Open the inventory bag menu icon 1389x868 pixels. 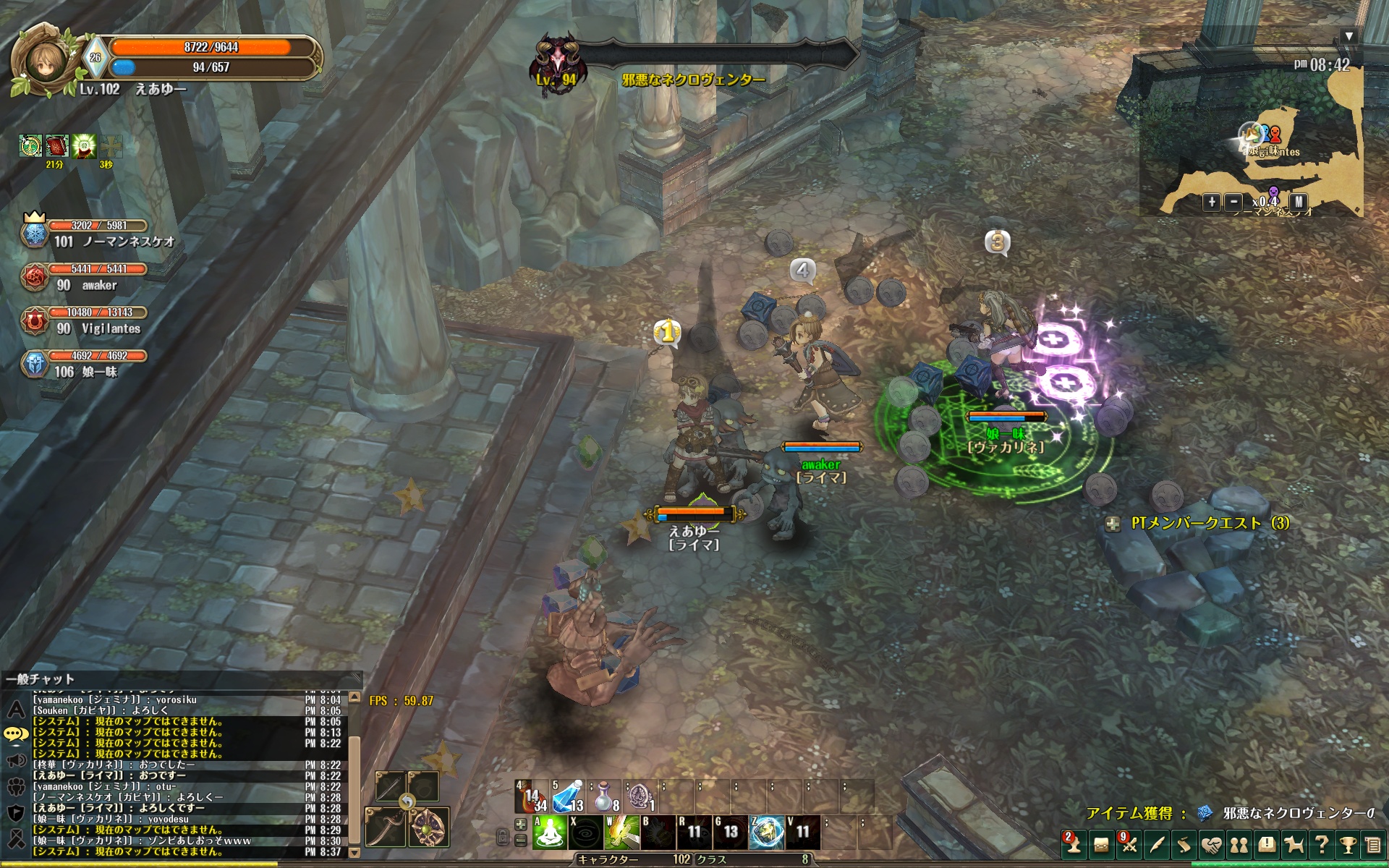click(x=1101, y=844)
